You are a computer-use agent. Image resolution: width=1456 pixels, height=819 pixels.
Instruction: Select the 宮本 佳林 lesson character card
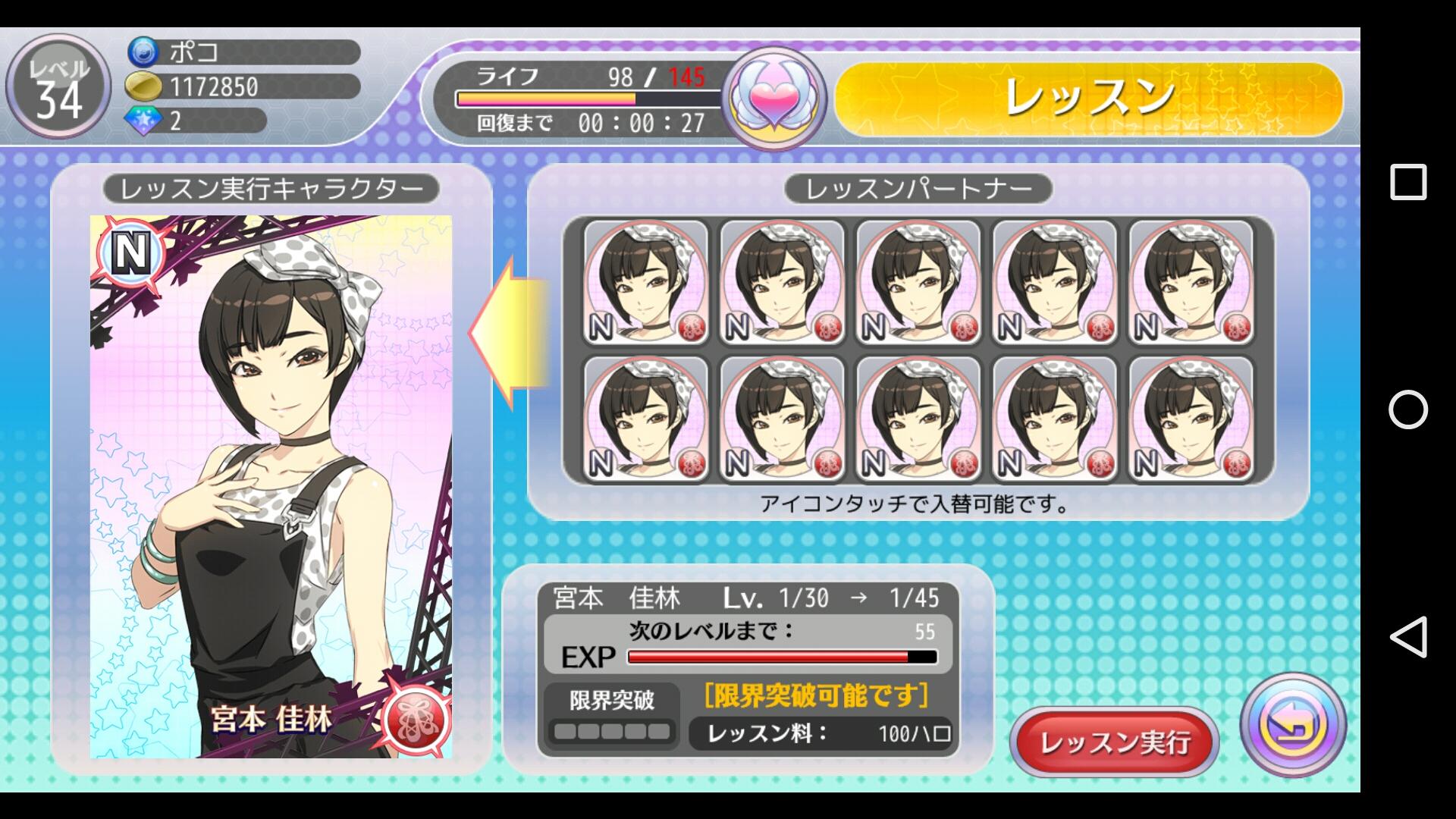(271, 486)
